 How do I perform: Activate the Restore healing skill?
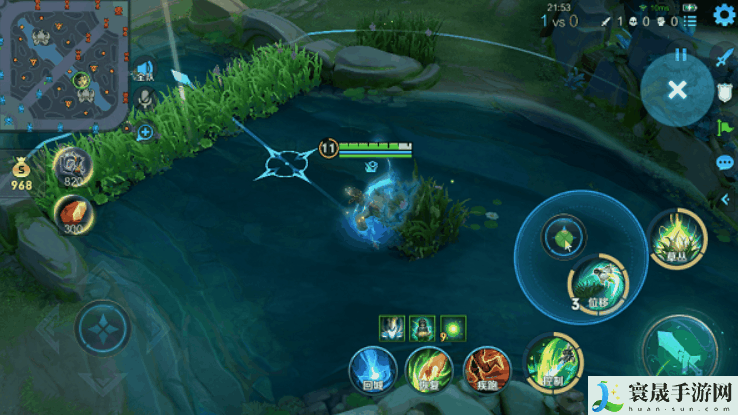coord(427,367)
